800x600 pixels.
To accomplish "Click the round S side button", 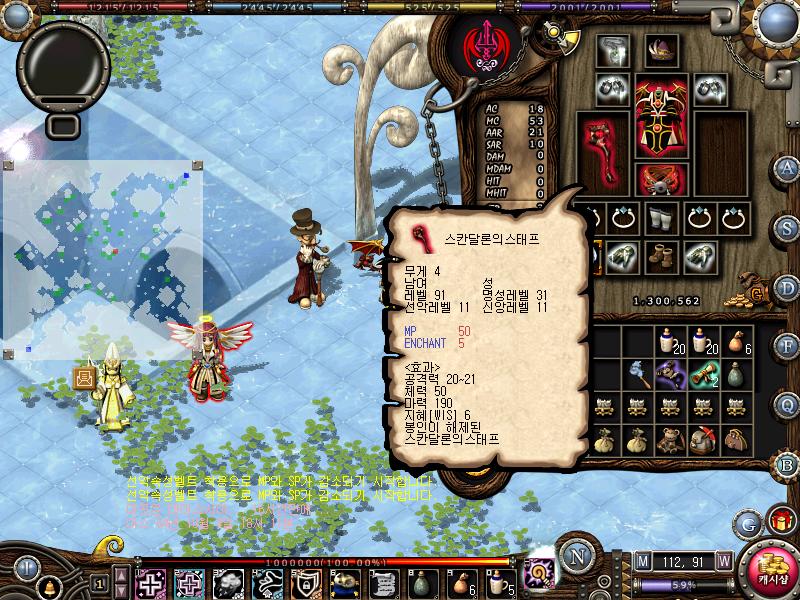I will [x=788, y=226].
